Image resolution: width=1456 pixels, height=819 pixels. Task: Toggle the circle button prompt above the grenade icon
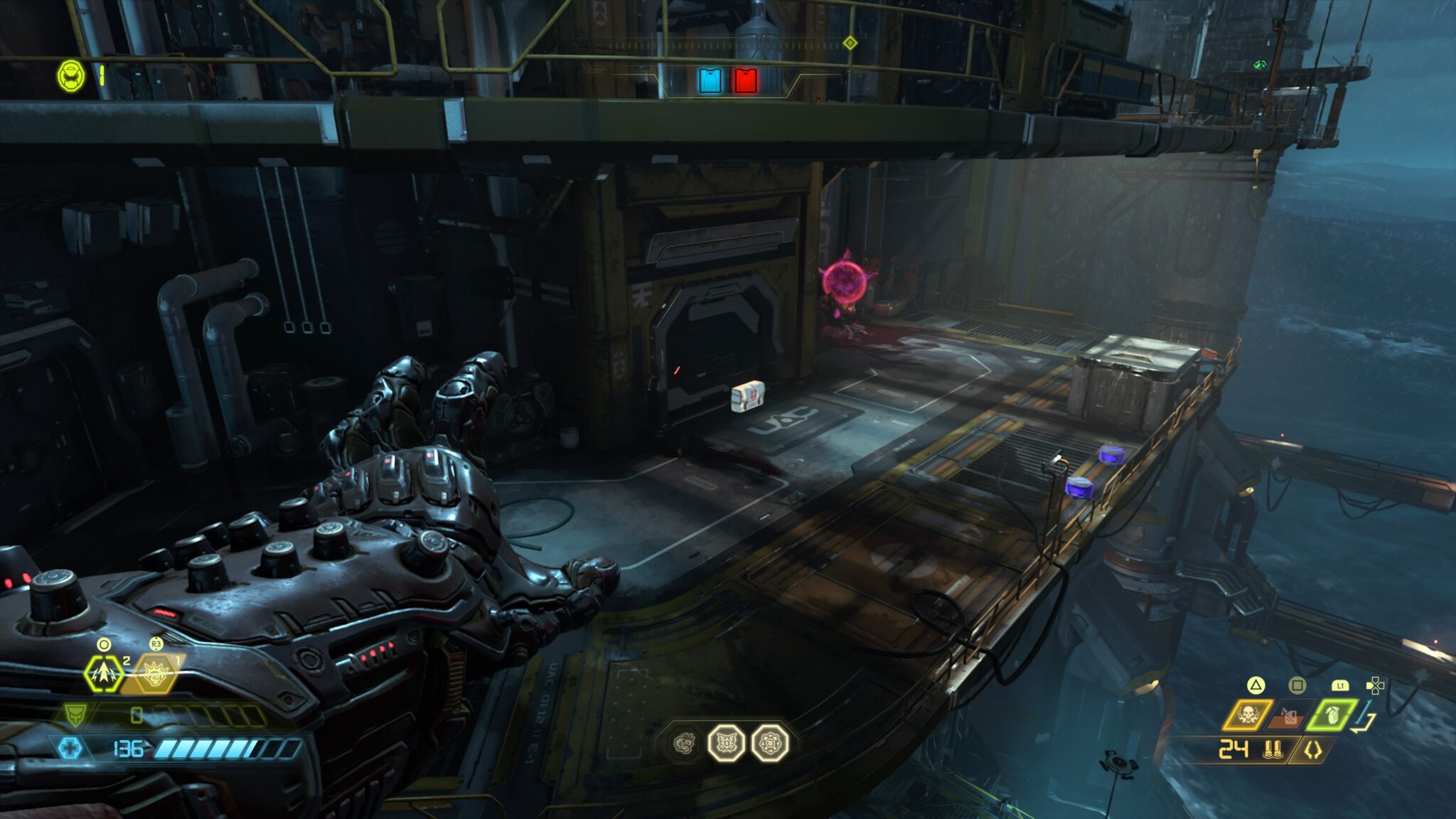[x=103, y=643]
